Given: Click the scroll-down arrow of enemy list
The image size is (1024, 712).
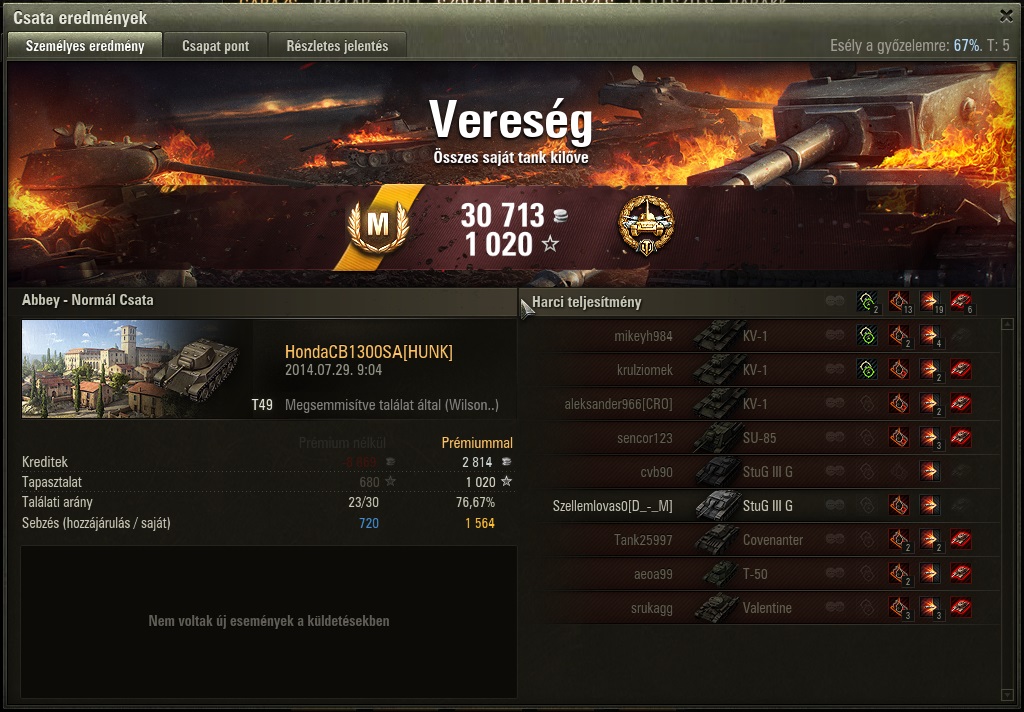Looking at the screenshot, I should [x=1007, y=694].
